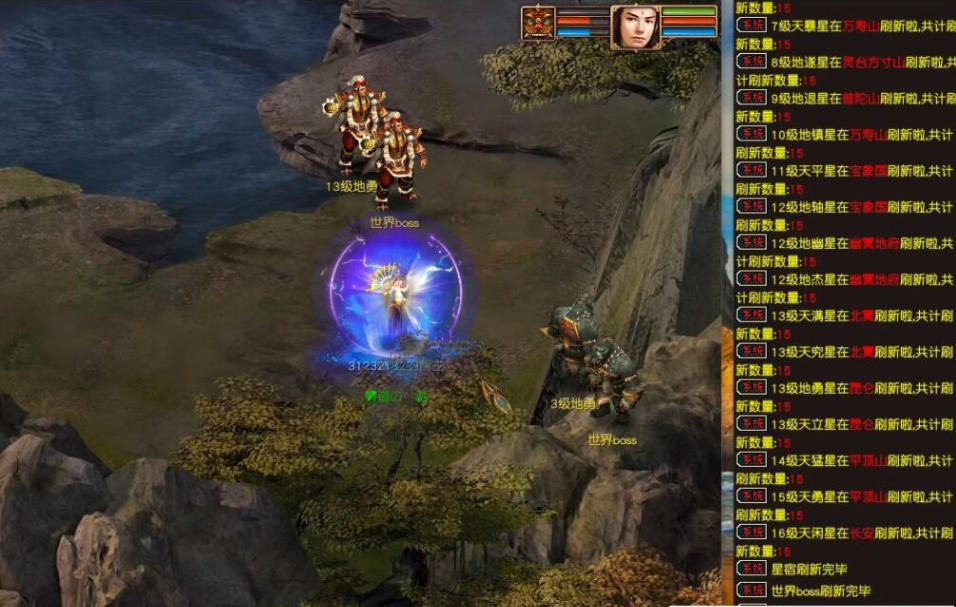Select the 星宿刷新完毕 chat message row

tap(808, 569)
